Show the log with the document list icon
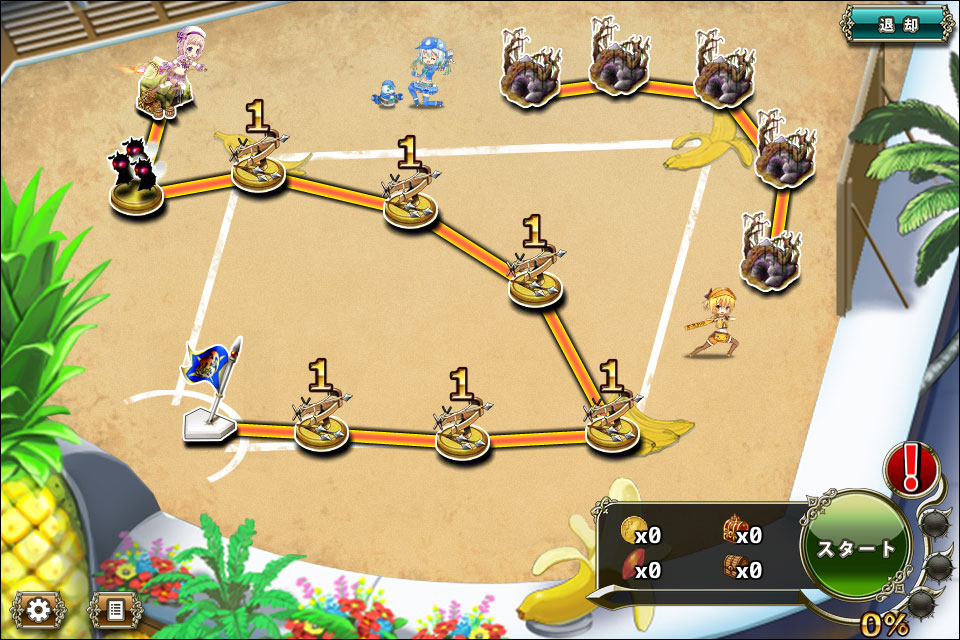Screen dimensions: 960x640 pyautogui.click(x=114, y=608)
